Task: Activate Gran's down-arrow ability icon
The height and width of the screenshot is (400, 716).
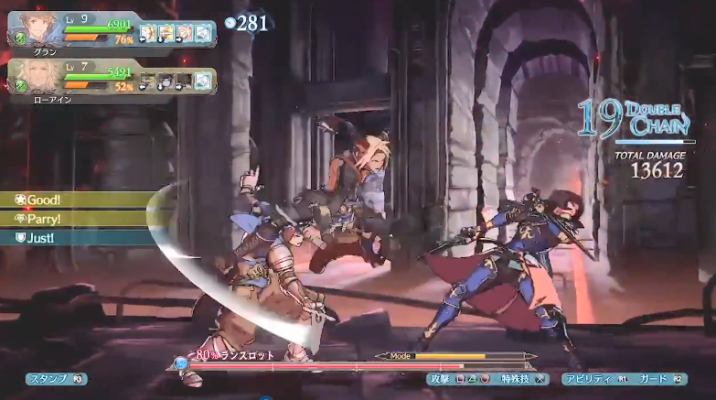Action: point(167,34)
